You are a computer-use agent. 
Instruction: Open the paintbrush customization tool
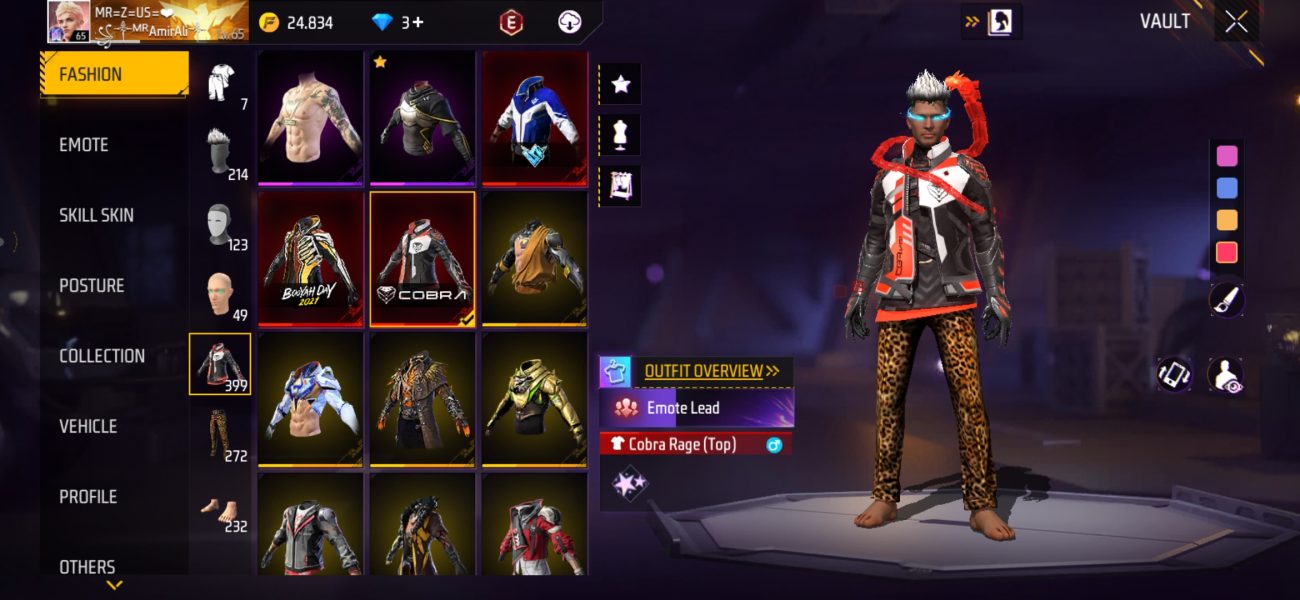coord(1226,299)
